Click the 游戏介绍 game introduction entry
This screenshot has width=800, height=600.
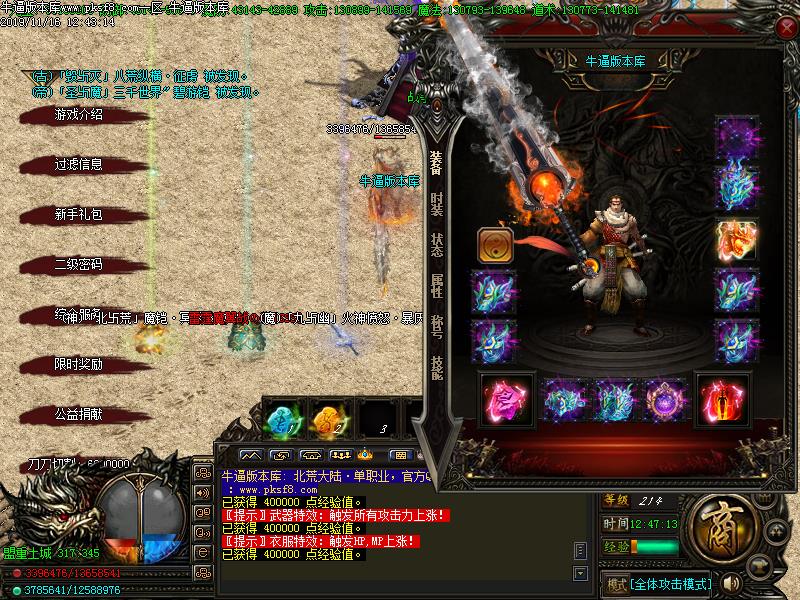tap(78, 115)
